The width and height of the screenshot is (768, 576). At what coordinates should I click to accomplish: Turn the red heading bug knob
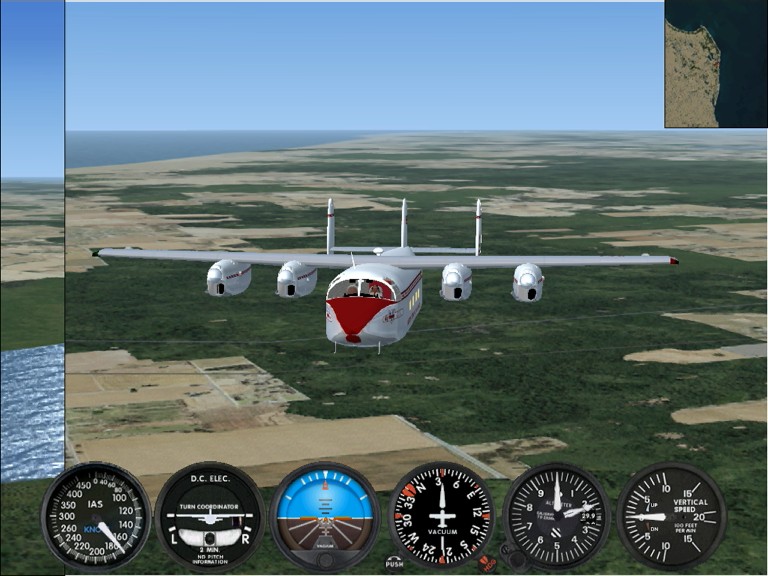(x=487, y=562)
